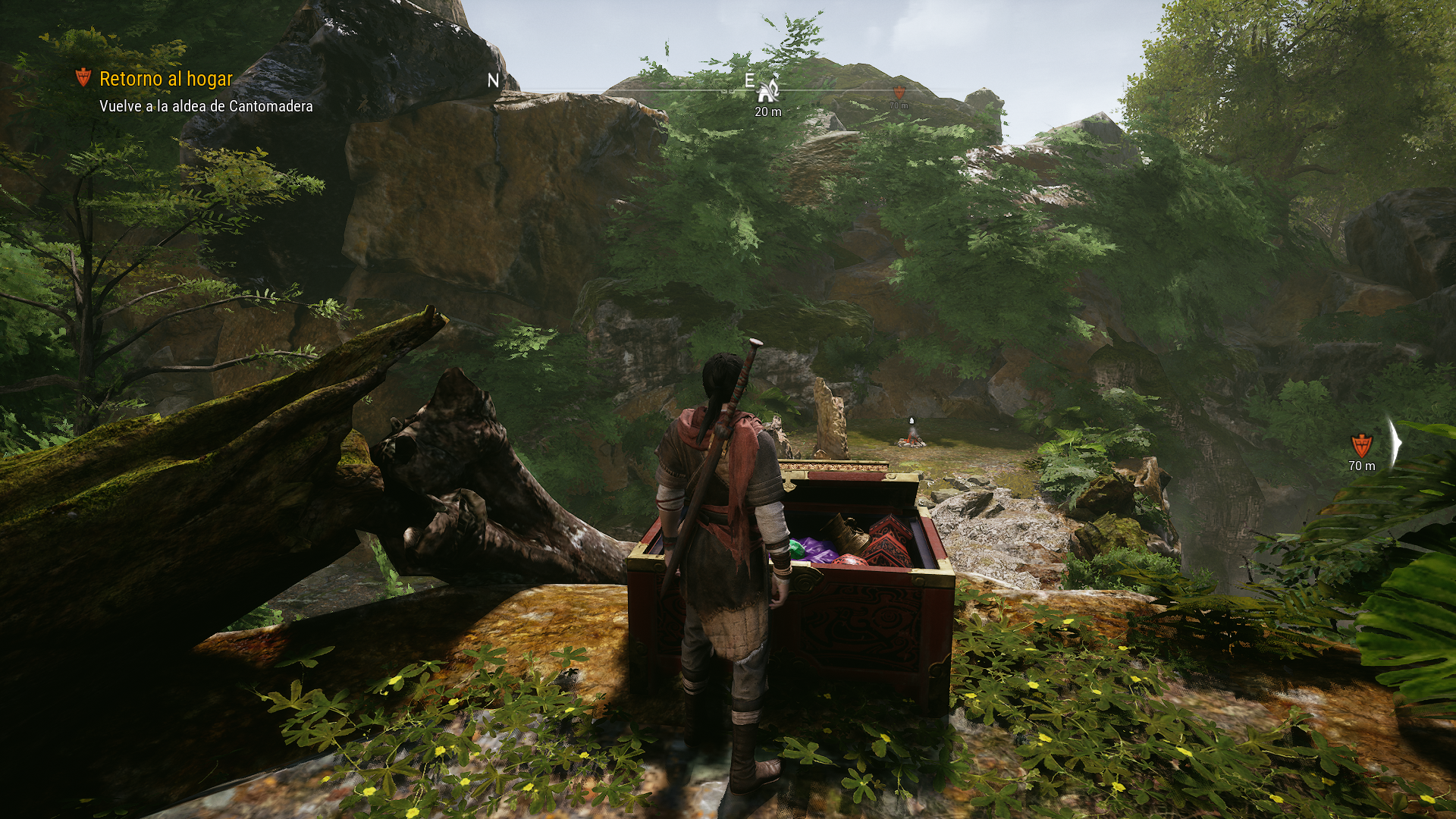Click the campfire marker on the compass
The height and width of the screenshot is (819, 1456).
(768, 91)
